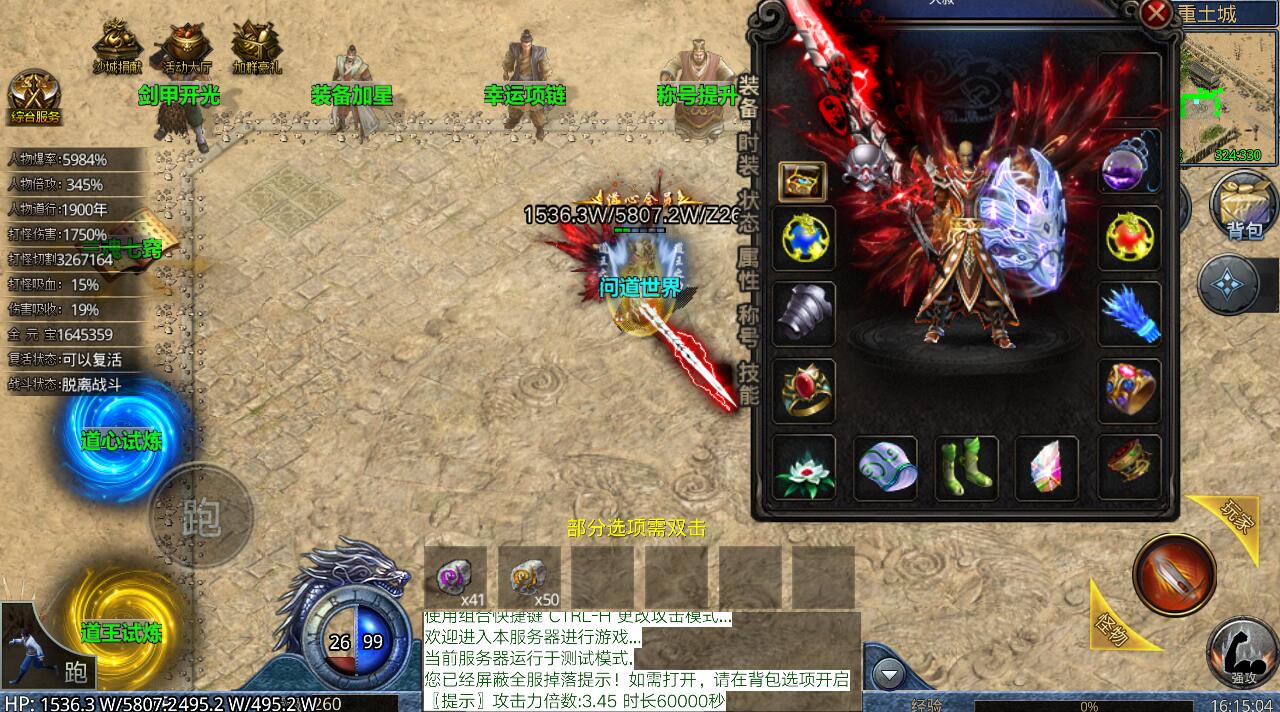Switch to the 属性 attributes tab
Screen dimensions: 1280x712
[x=748, y=270]
